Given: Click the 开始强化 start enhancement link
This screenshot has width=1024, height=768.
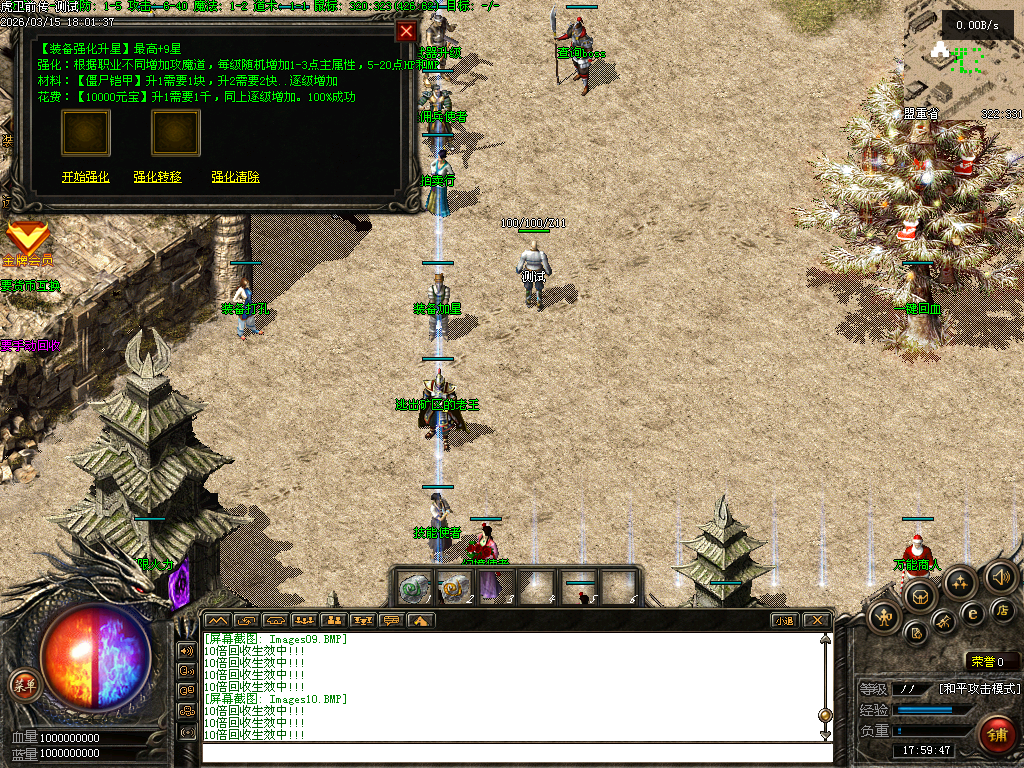Looking at the screenshot, I should click(86, 177).
